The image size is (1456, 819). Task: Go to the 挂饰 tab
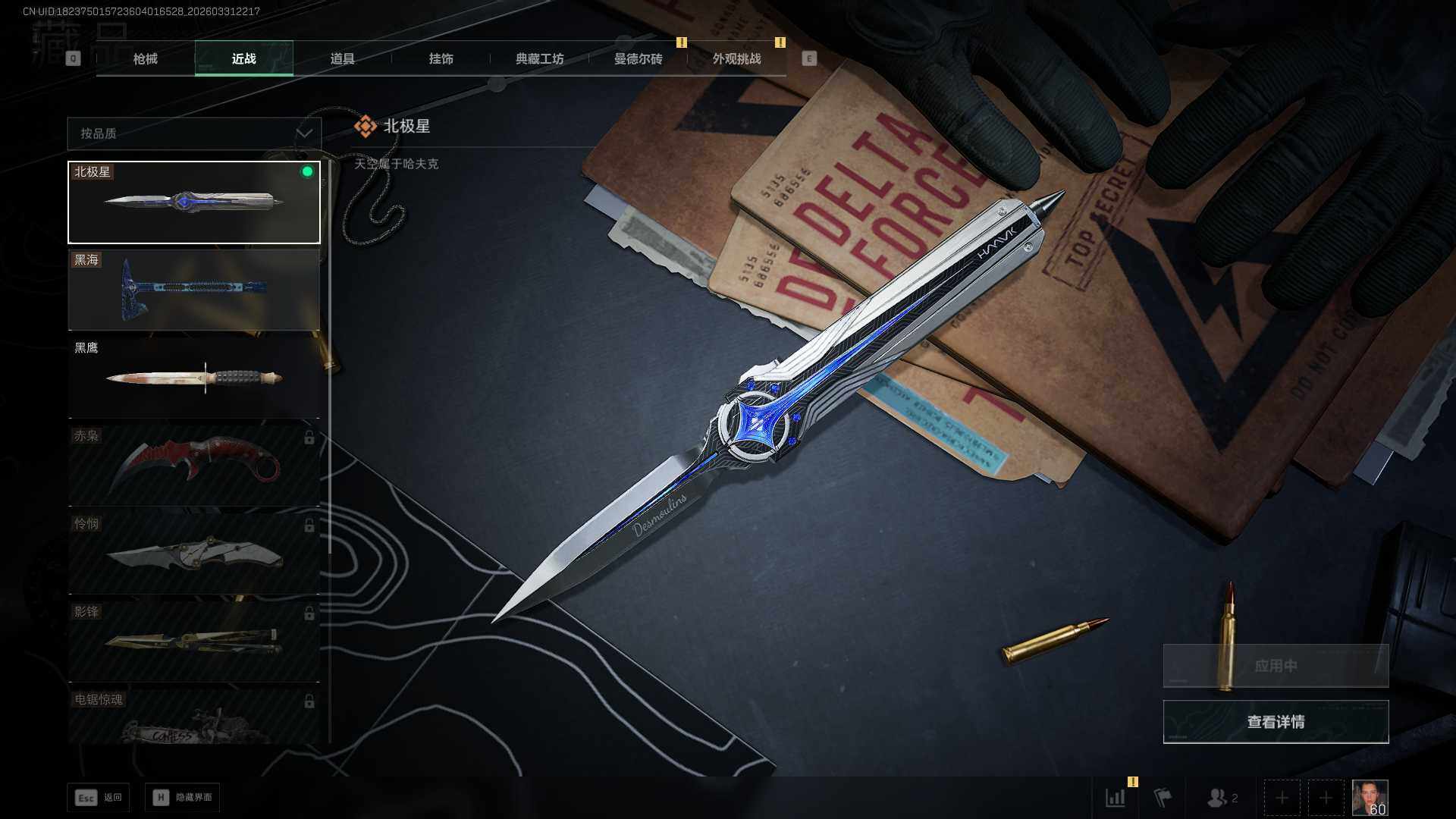click(441, 59)
